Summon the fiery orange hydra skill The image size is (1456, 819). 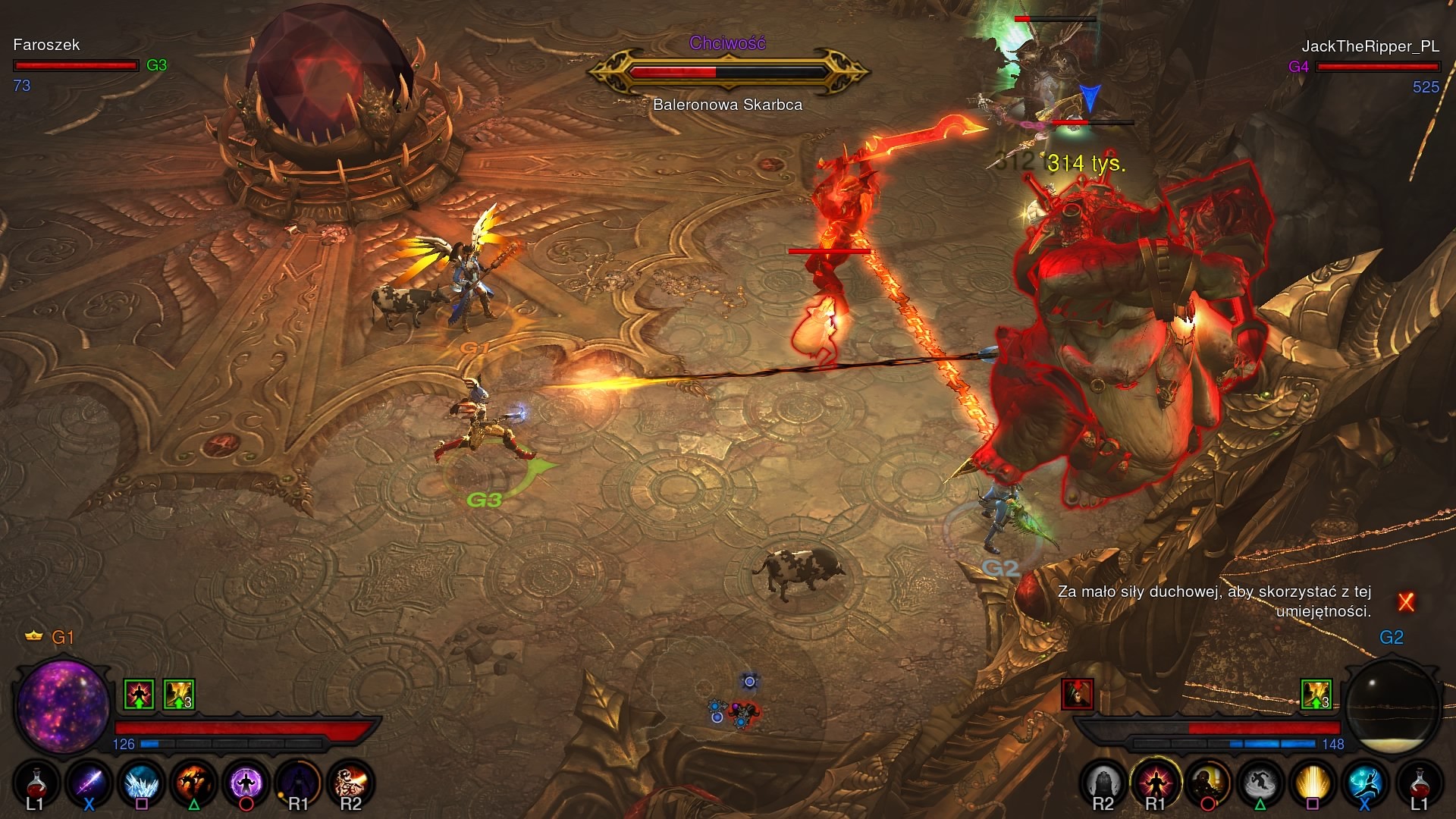coord(193,781)
